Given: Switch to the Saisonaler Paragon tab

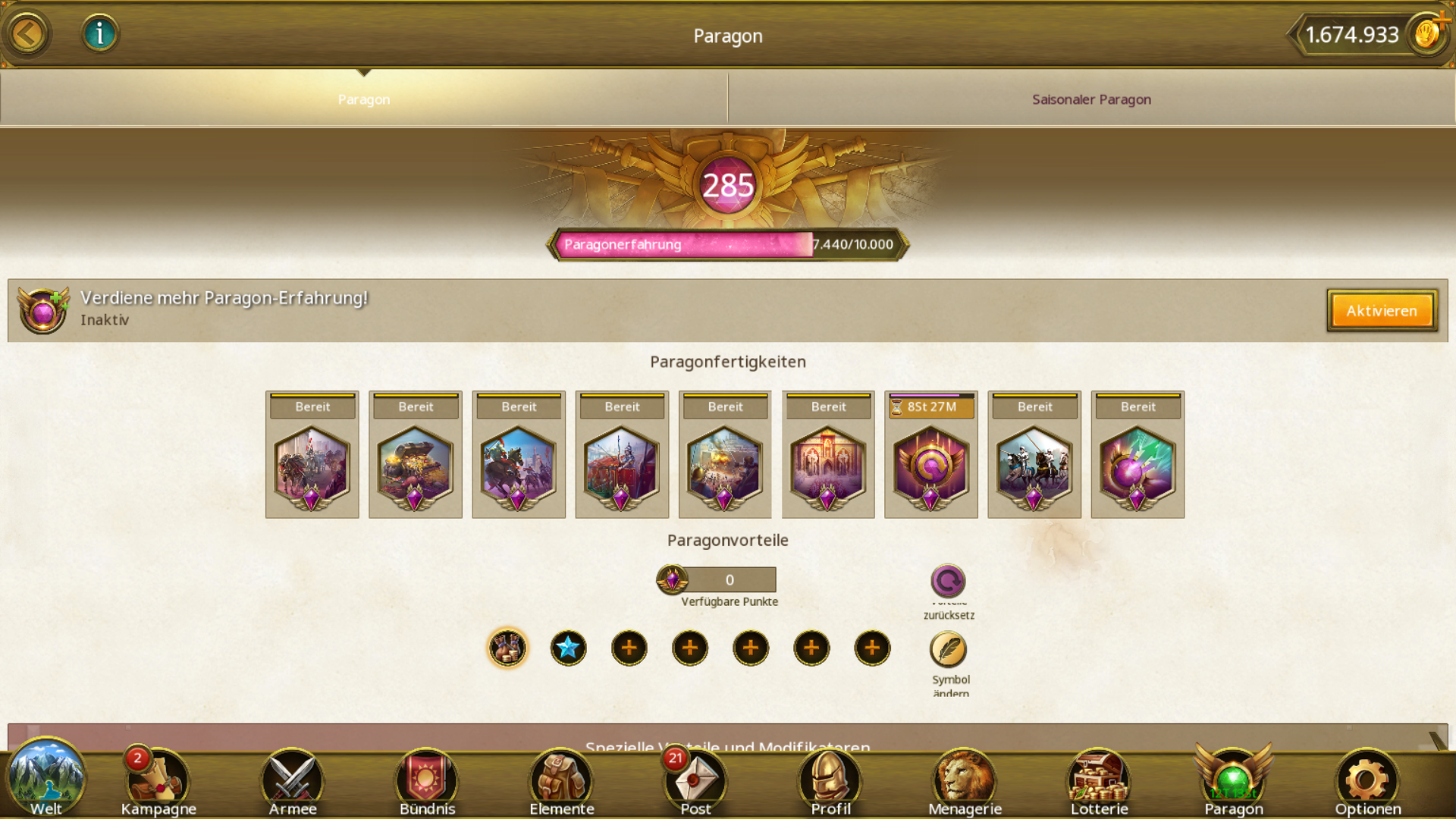Looking at the screenshot, I should (x=1090, y=99).
